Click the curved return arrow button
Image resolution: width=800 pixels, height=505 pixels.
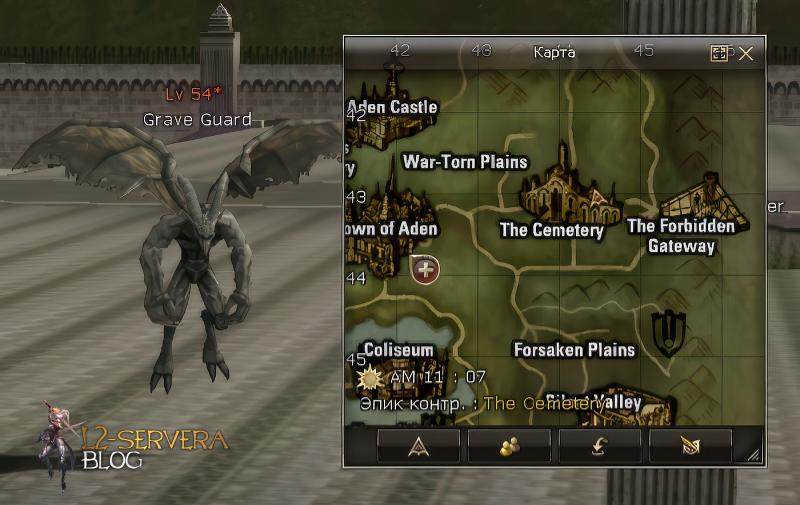(600, 447)
